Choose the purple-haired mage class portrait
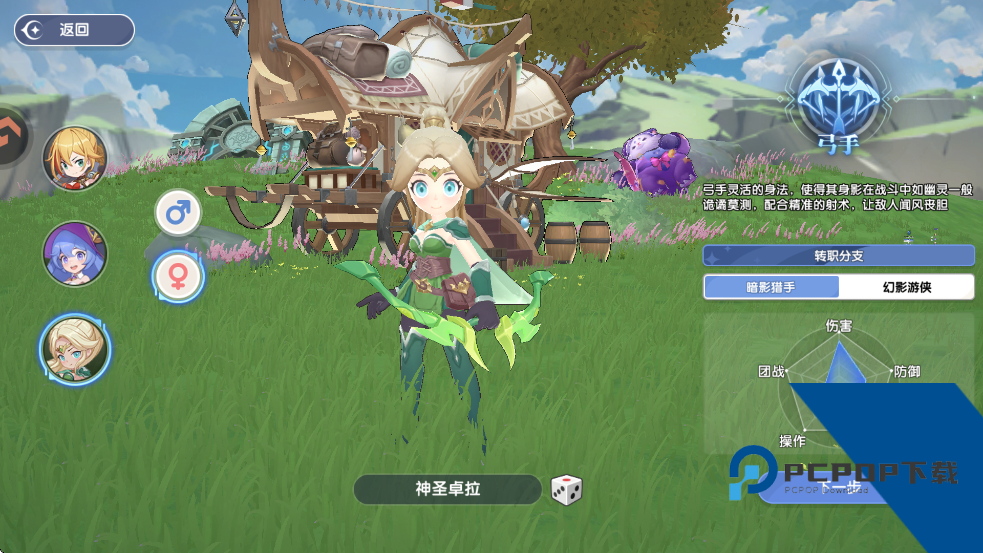 coord(75,253)
